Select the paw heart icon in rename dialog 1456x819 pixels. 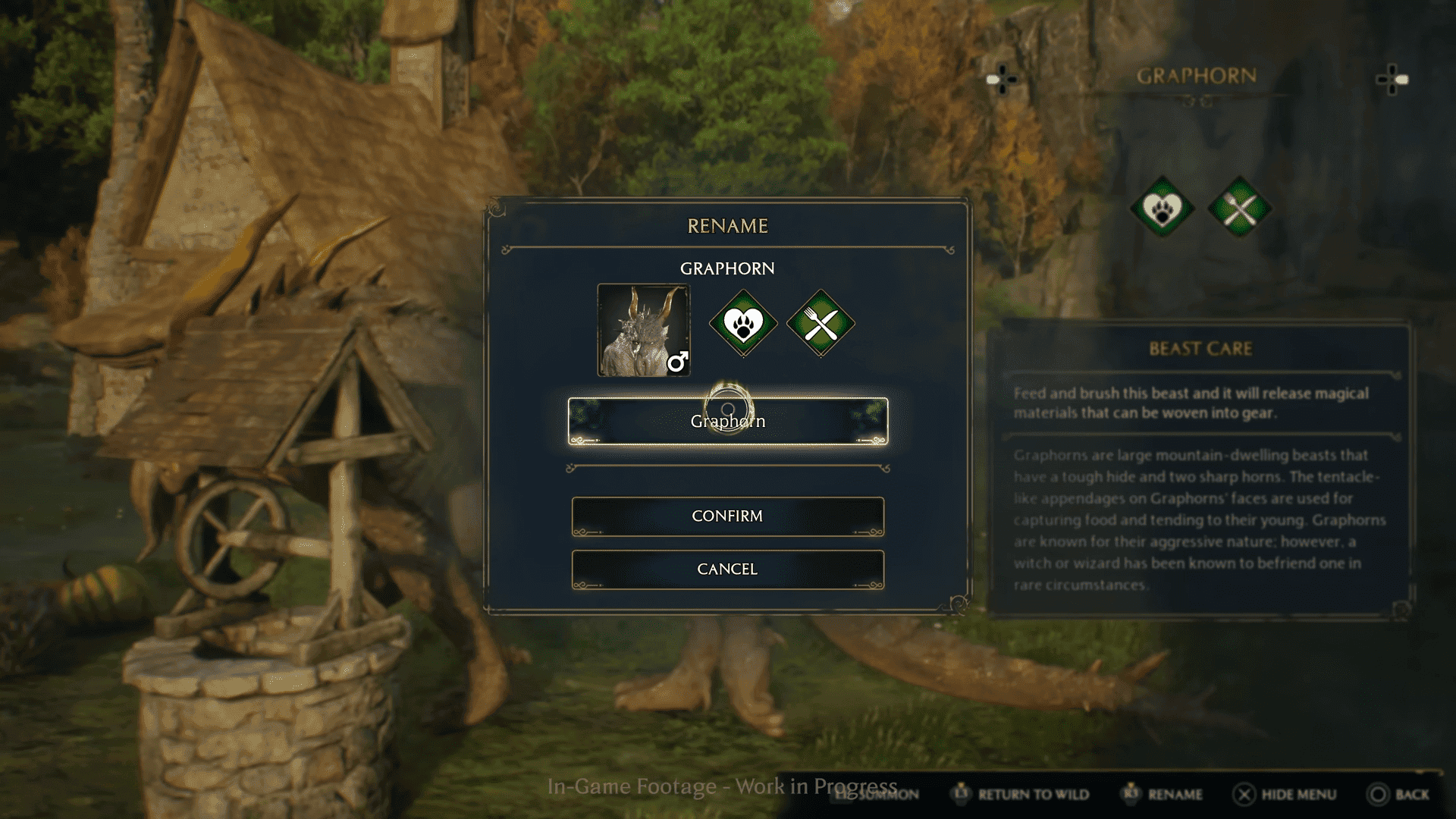(743, 324)
